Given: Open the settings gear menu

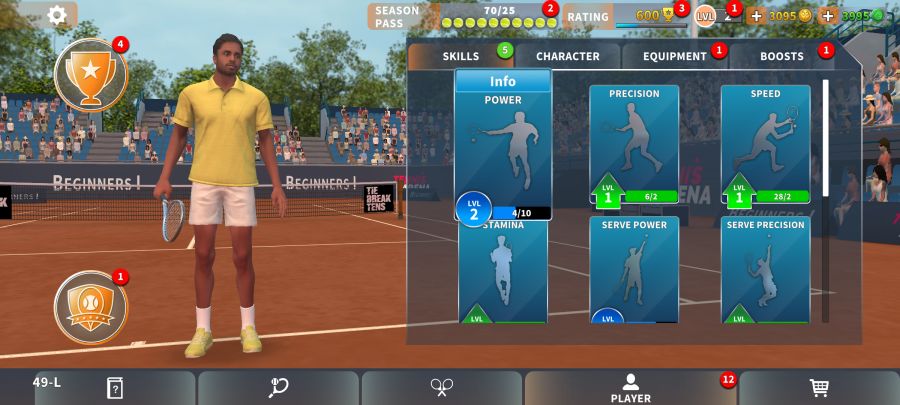Looking at the screenshot, I should point(57,15).
